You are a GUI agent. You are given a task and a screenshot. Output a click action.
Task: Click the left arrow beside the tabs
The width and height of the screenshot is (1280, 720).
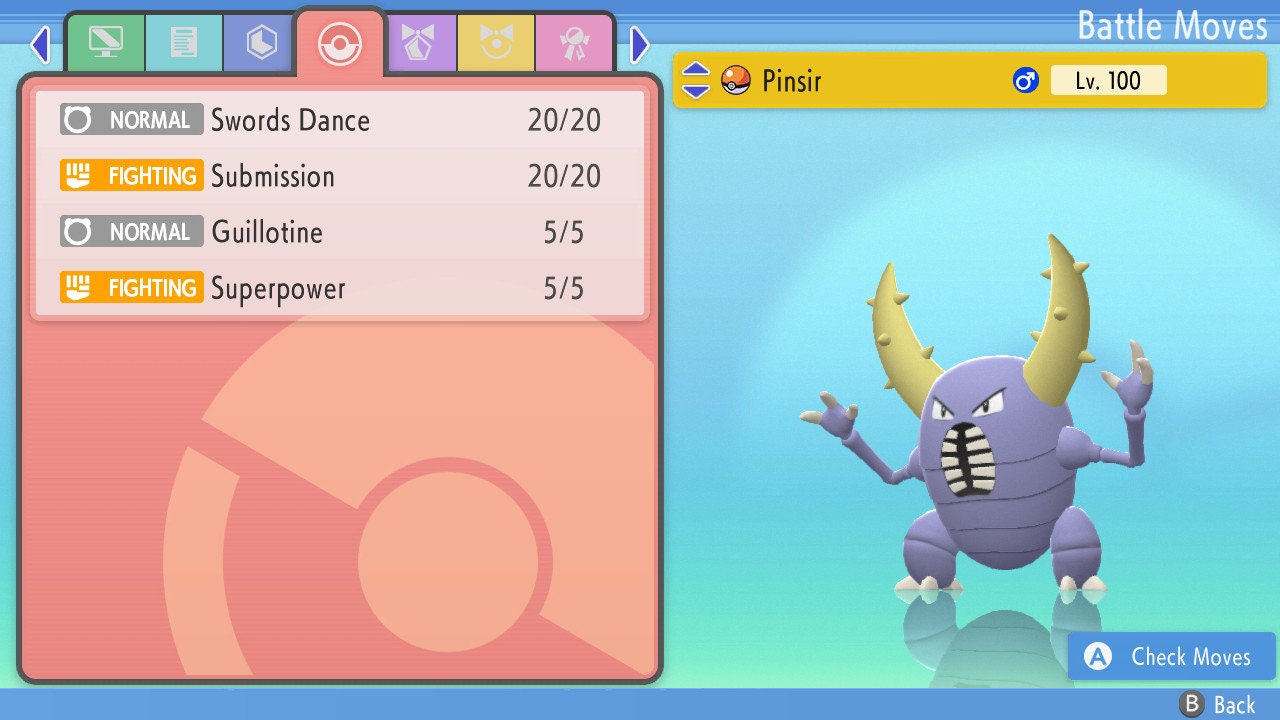pyautogui.click(x=40, y=44)
